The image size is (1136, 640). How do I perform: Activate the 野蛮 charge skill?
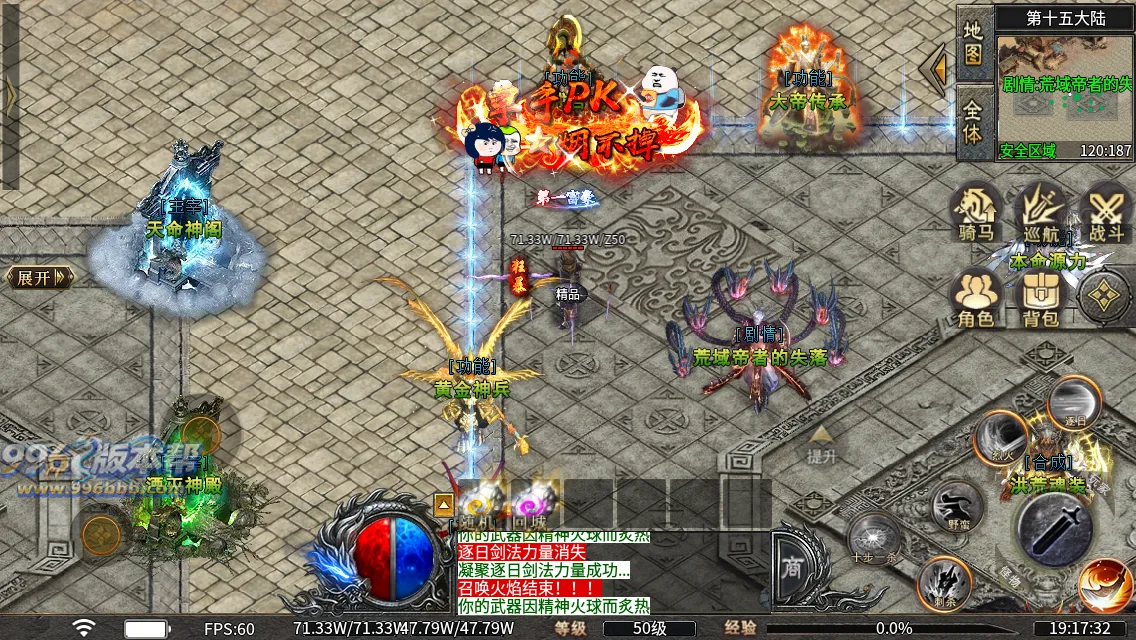[x=958, y=506]
